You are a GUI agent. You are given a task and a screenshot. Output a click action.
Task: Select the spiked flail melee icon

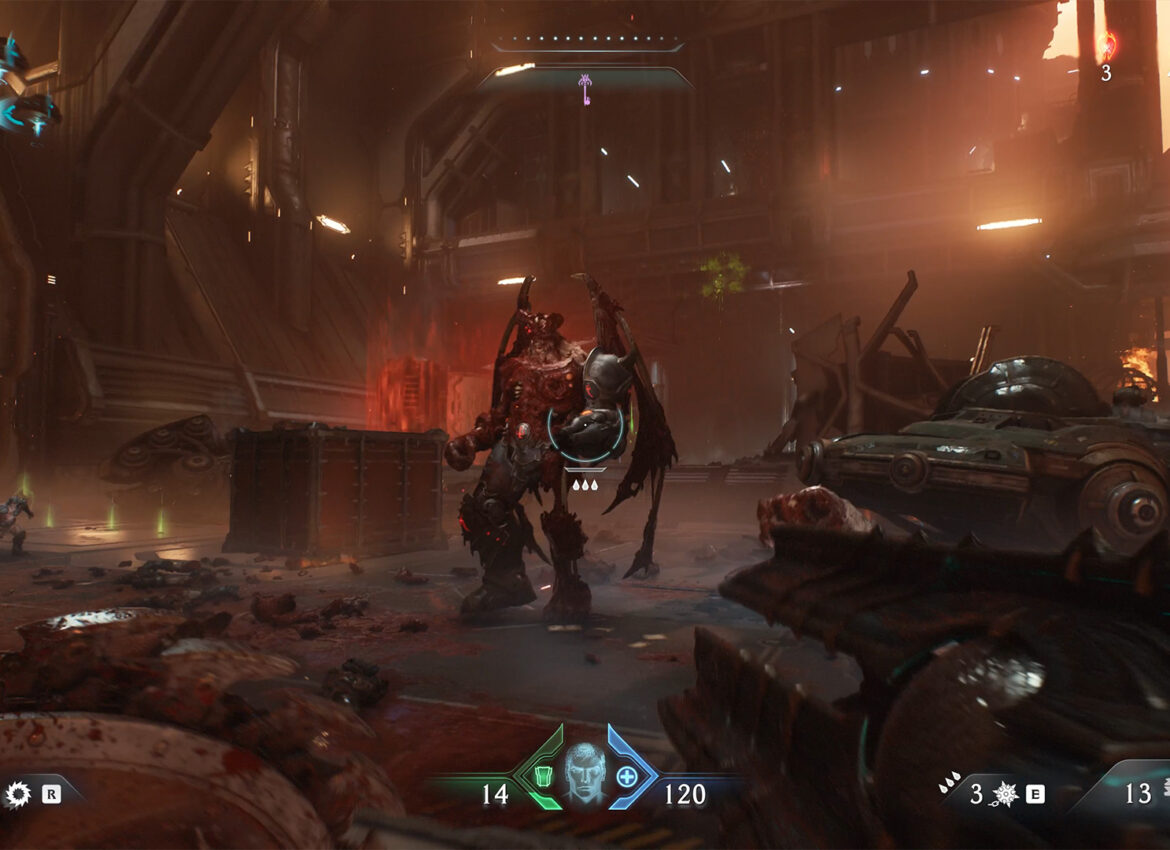tap(1006, 794)
